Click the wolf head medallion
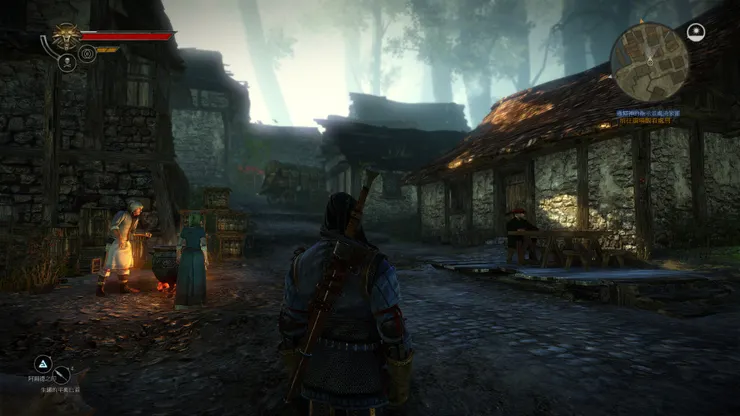This screenshot has height=416, width=740. click(67, 37)
